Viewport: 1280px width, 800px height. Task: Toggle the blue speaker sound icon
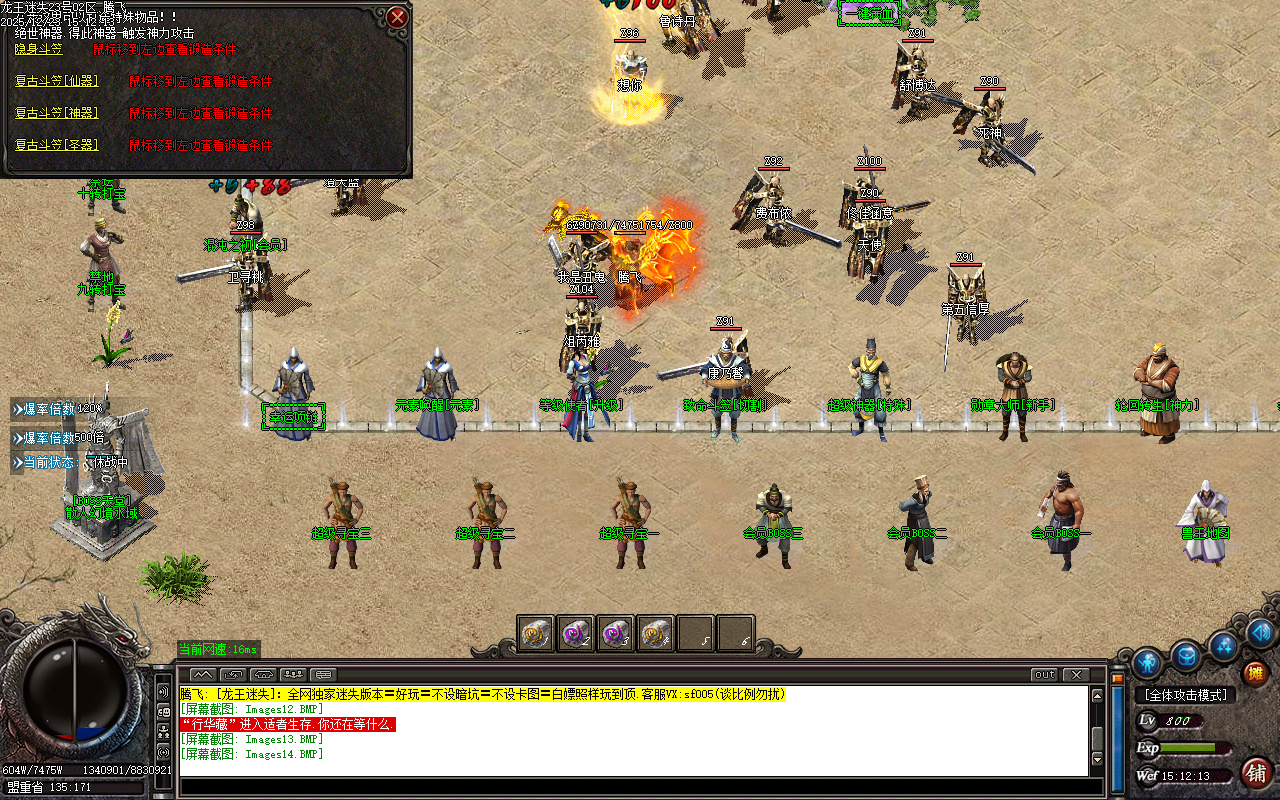[x=1260, y=632]
